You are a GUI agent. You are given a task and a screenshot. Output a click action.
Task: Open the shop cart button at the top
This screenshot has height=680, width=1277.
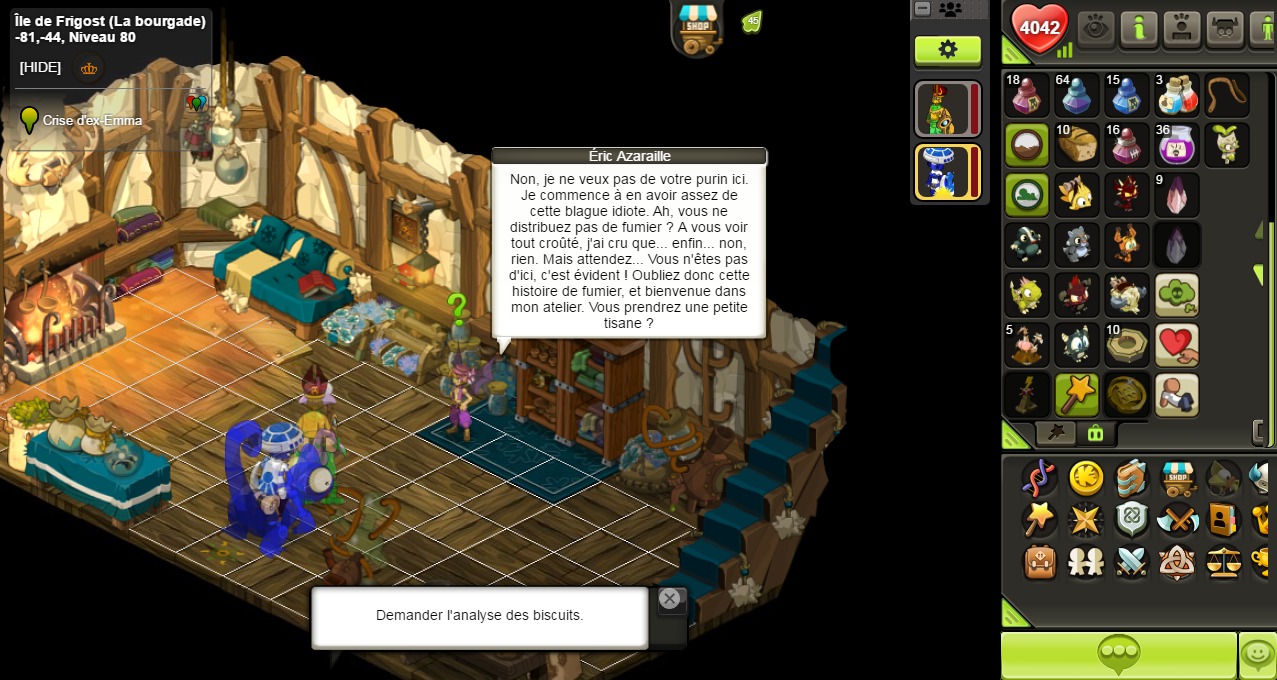[x=697, y=27]
